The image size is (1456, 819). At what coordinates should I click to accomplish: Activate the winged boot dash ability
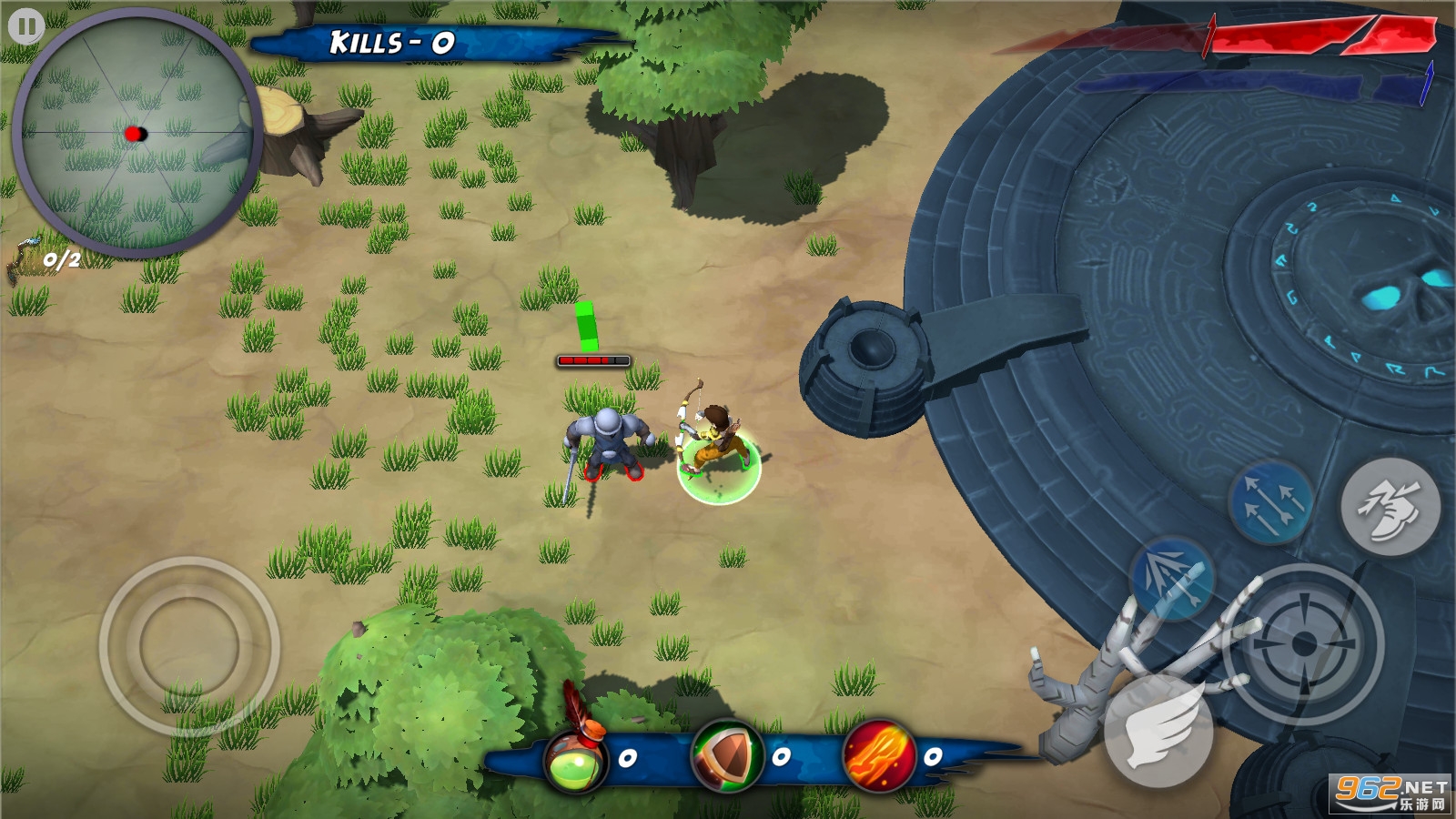coord(1390,507)
